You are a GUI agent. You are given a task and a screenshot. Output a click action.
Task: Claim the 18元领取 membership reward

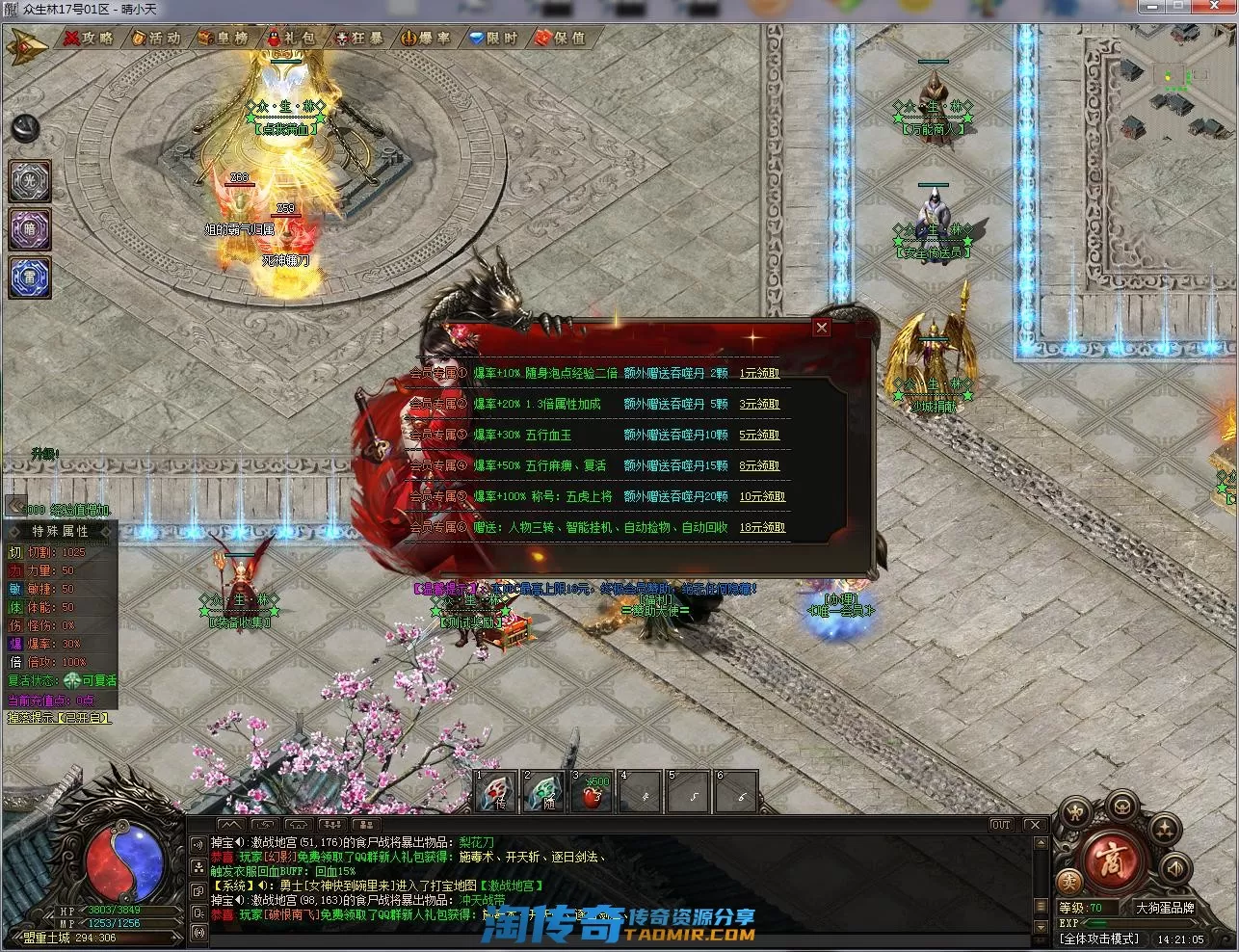[x=762, y=527]
